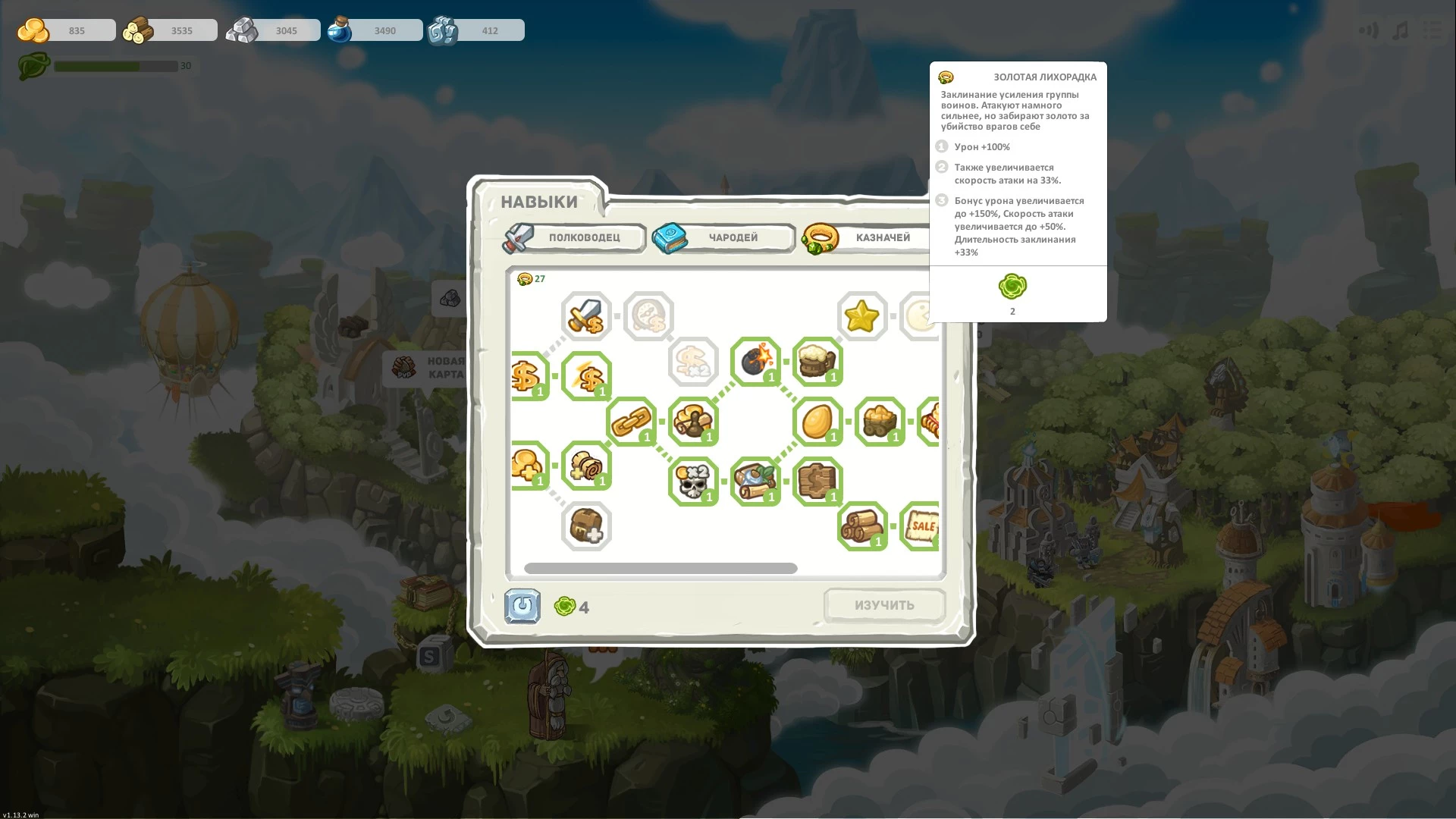Select the wooden dollar sign board skill
This screenshot has width=1456, height=819.
point(817,481)
